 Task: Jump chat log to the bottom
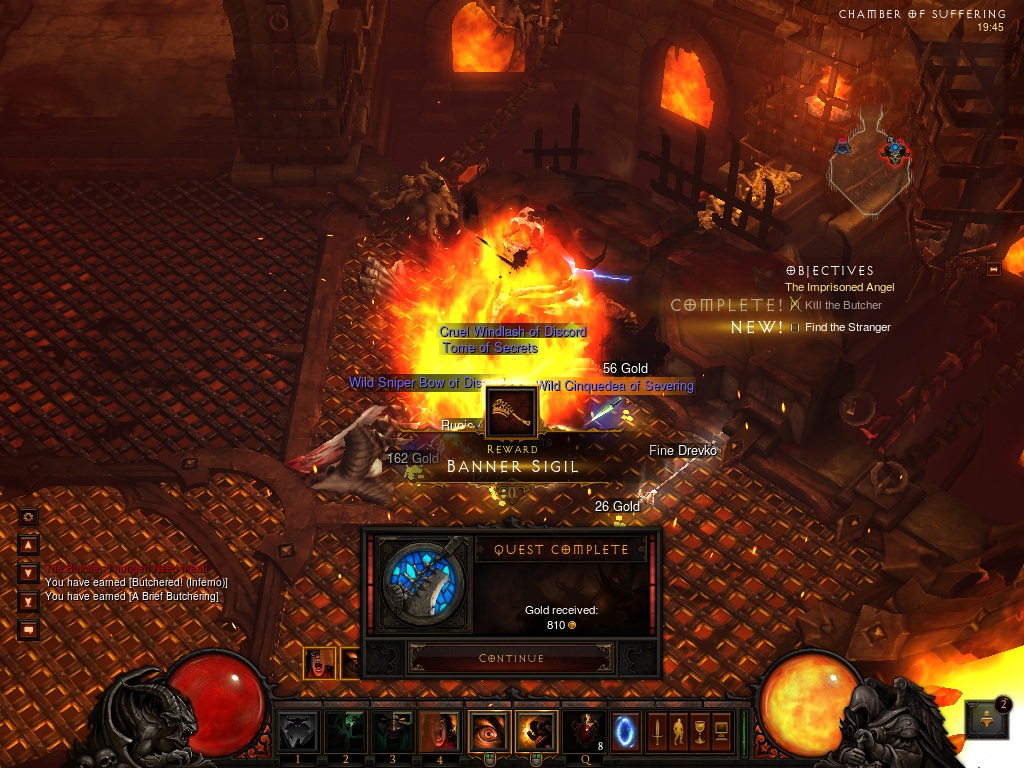coord(28,601)
